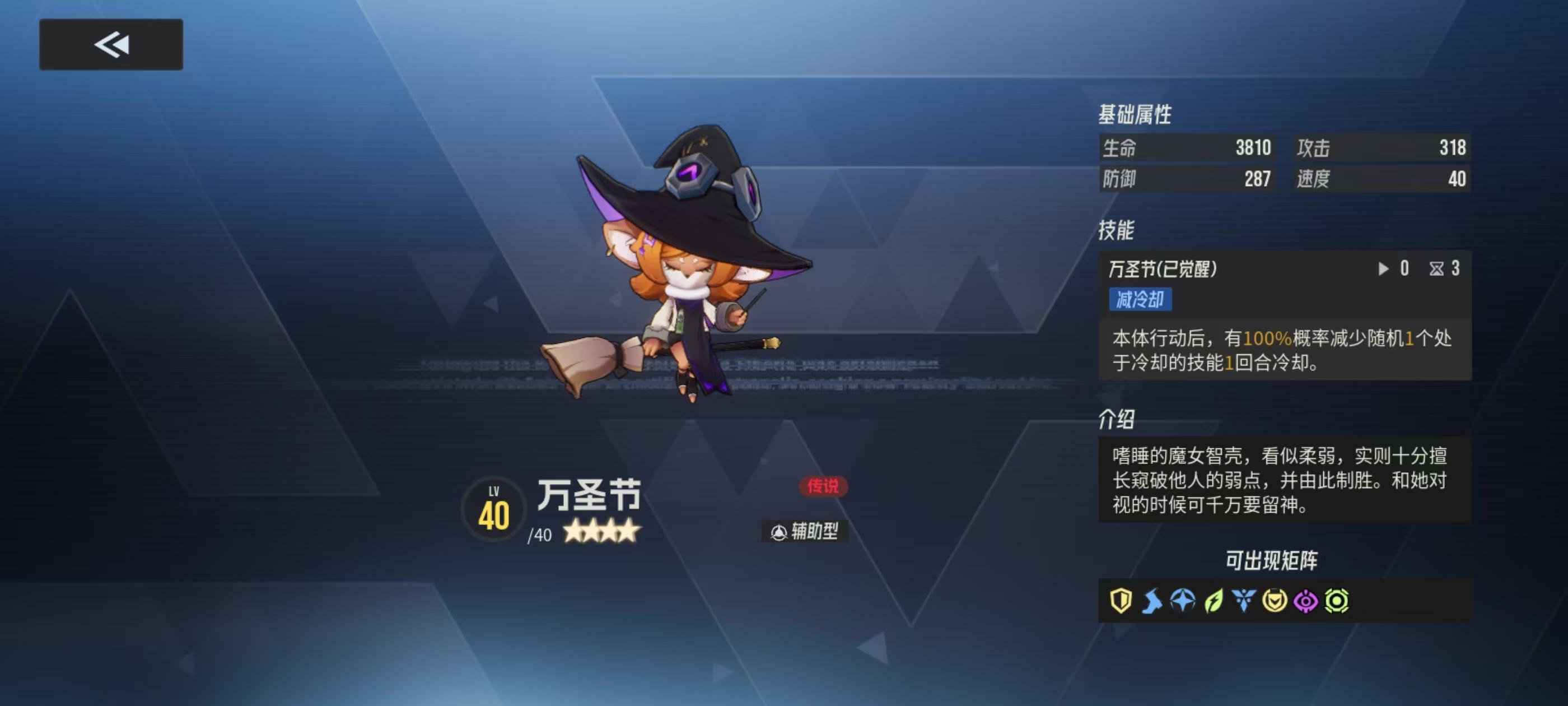Select the yellow shield matrix icon
This screenshot has width=1568, height=706.
point(1122,601)
